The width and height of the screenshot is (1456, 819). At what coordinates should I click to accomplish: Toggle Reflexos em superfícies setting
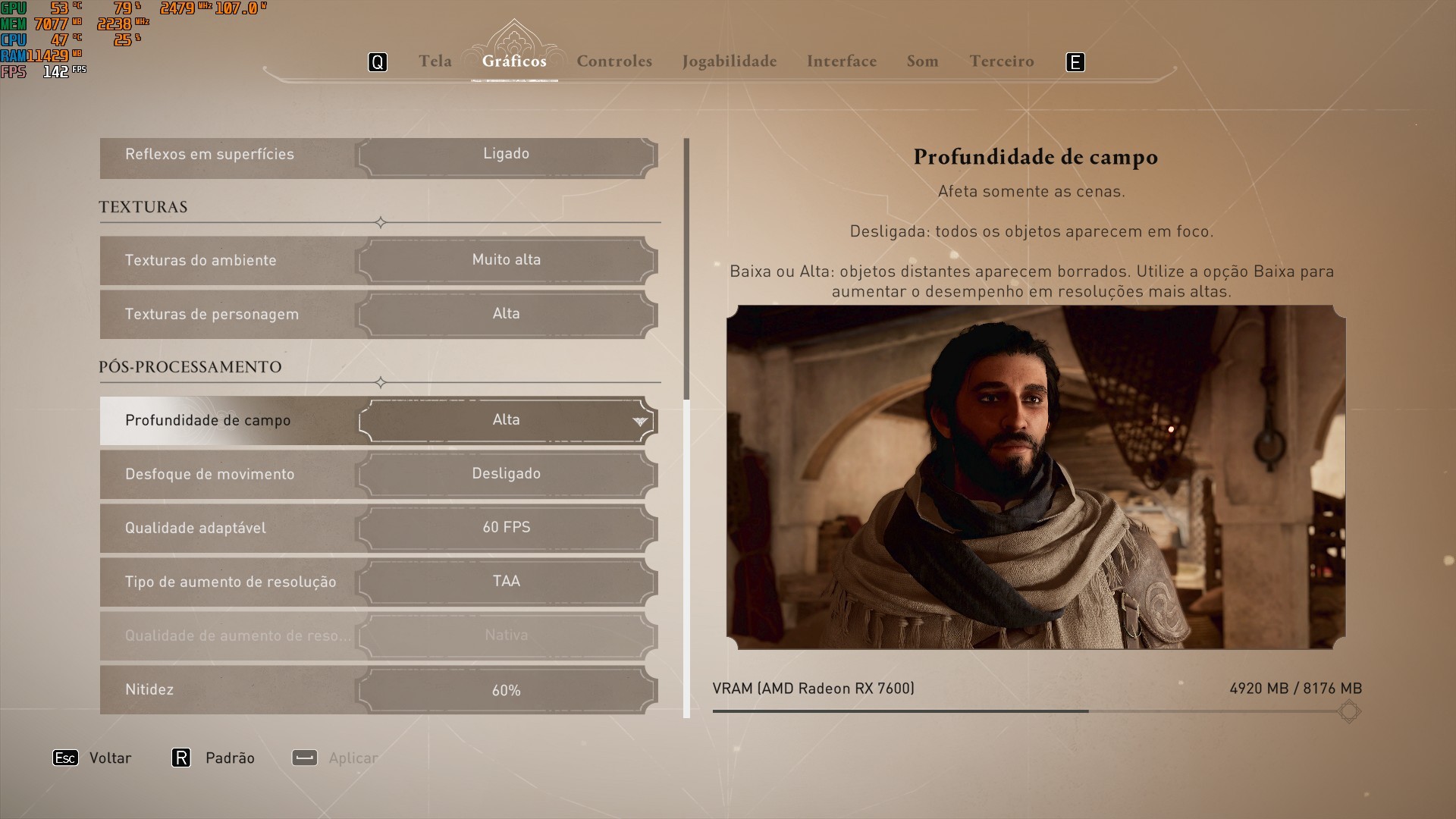pos(506,154)
